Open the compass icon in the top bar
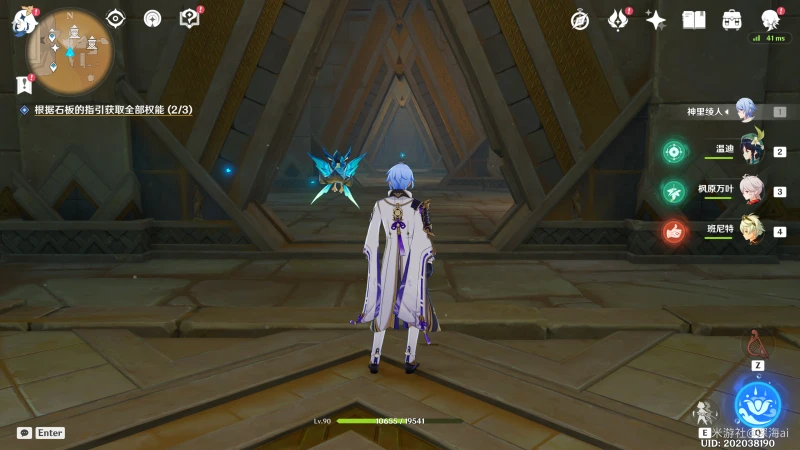This screenshot has height=450, width=800. [x=580, y=20]
